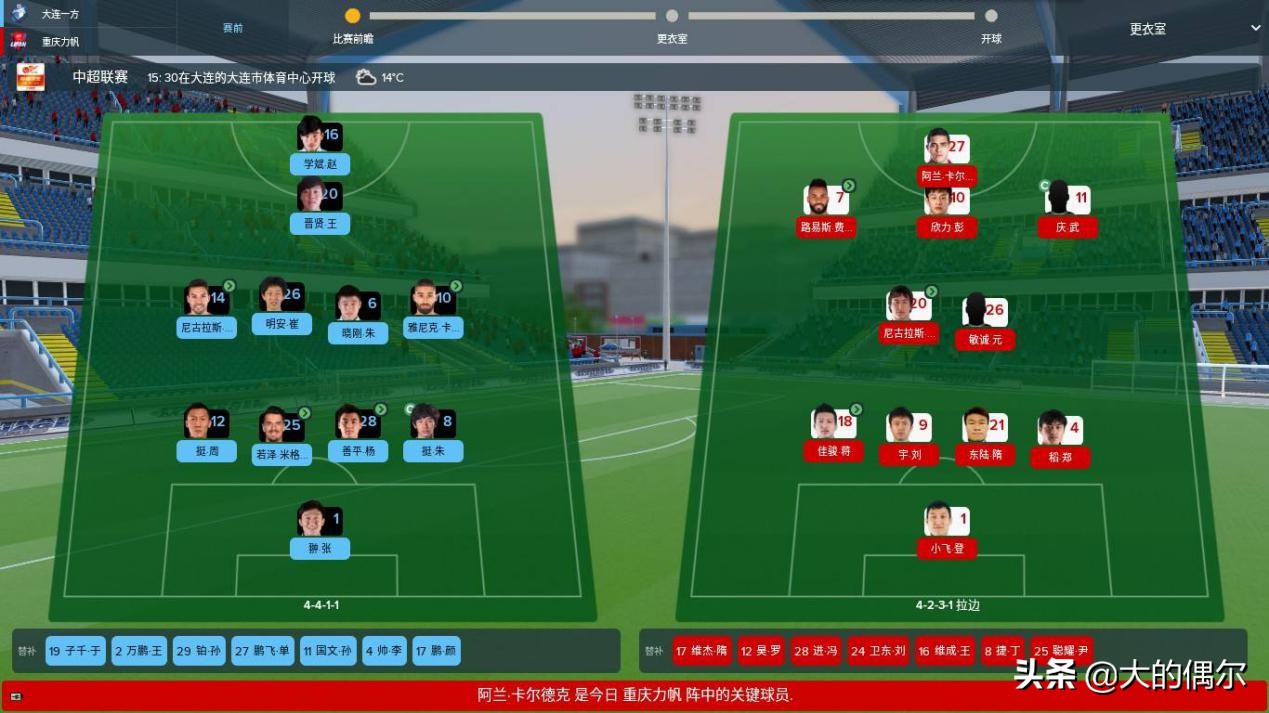Choose substitute 24 卫东·刘

[x=878, y=651]
